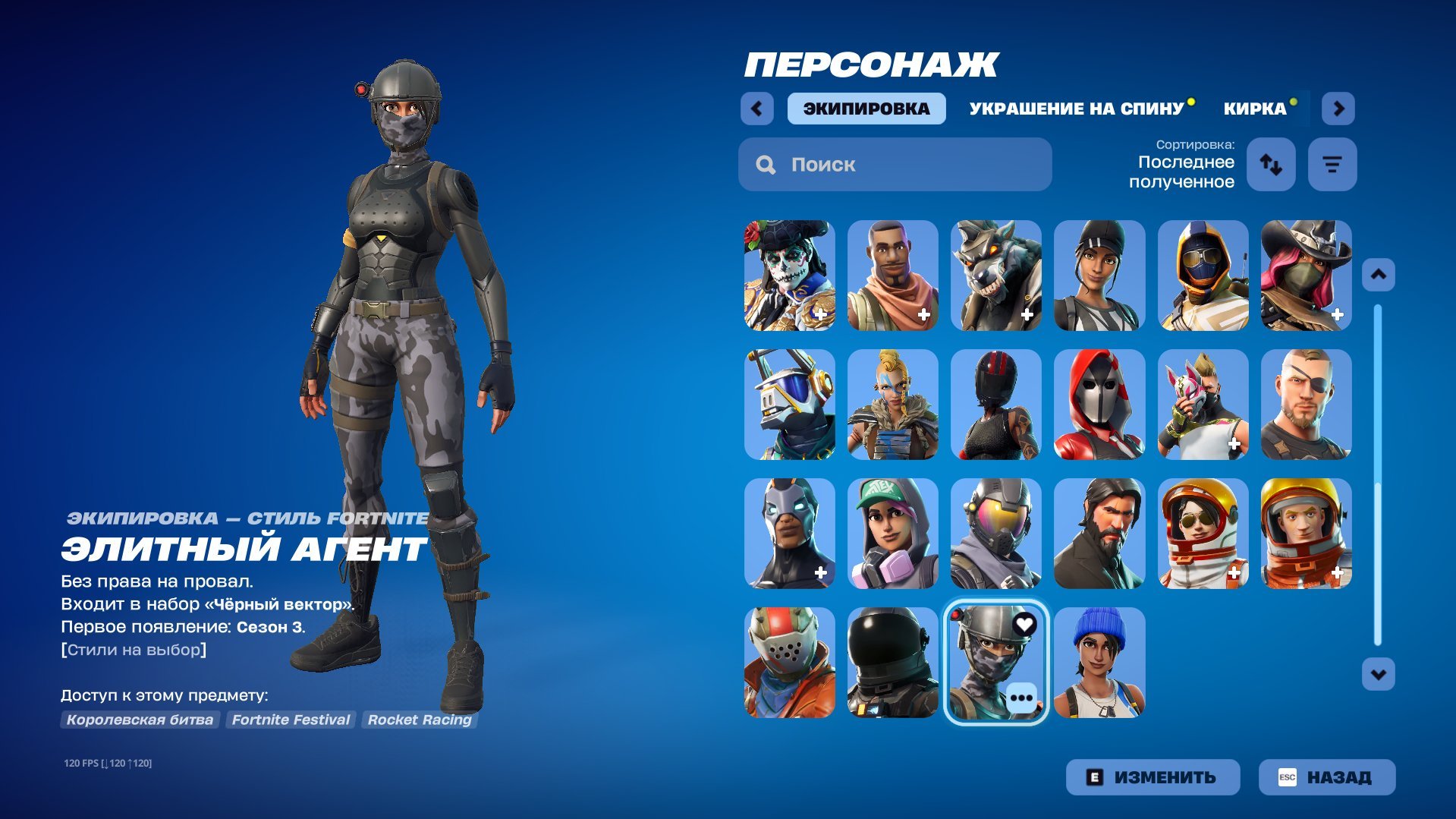Switch to the УКРАШЕНИЕ НА СПИНУ tab

(1075, 108)
